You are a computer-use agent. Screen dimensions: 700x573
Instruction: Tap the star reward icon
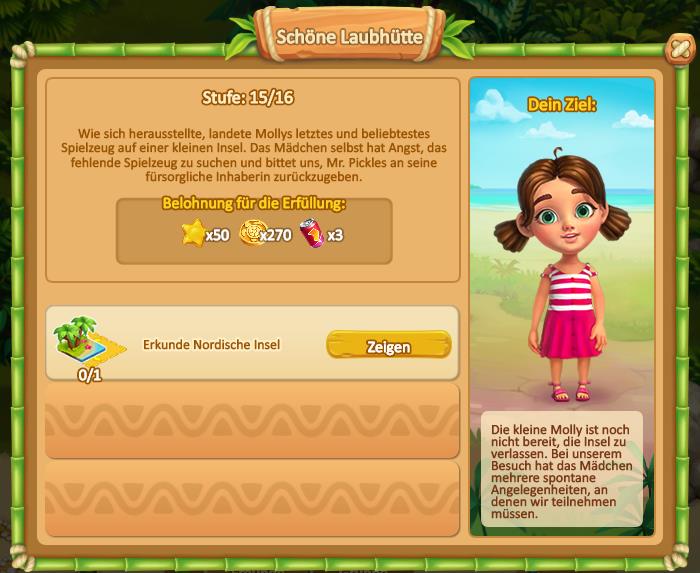[193, 234]
